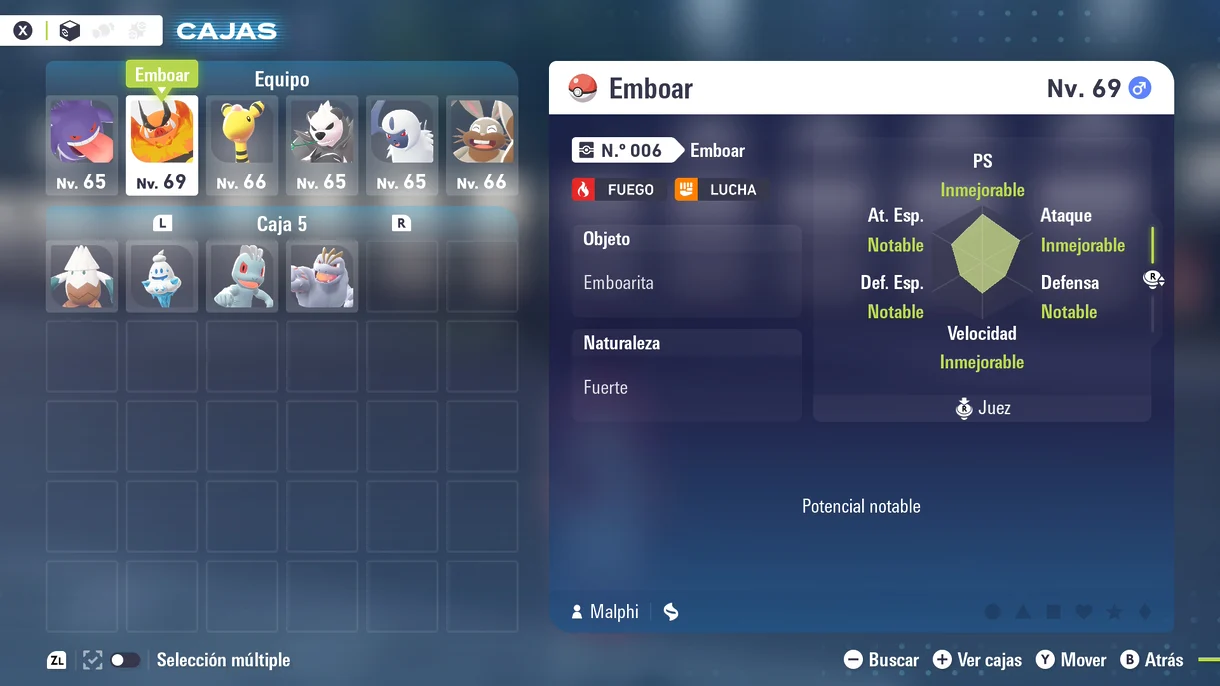
Task: View the Objeto Emboarita panel
Action: pyautogui.click(x=686, y=270)
